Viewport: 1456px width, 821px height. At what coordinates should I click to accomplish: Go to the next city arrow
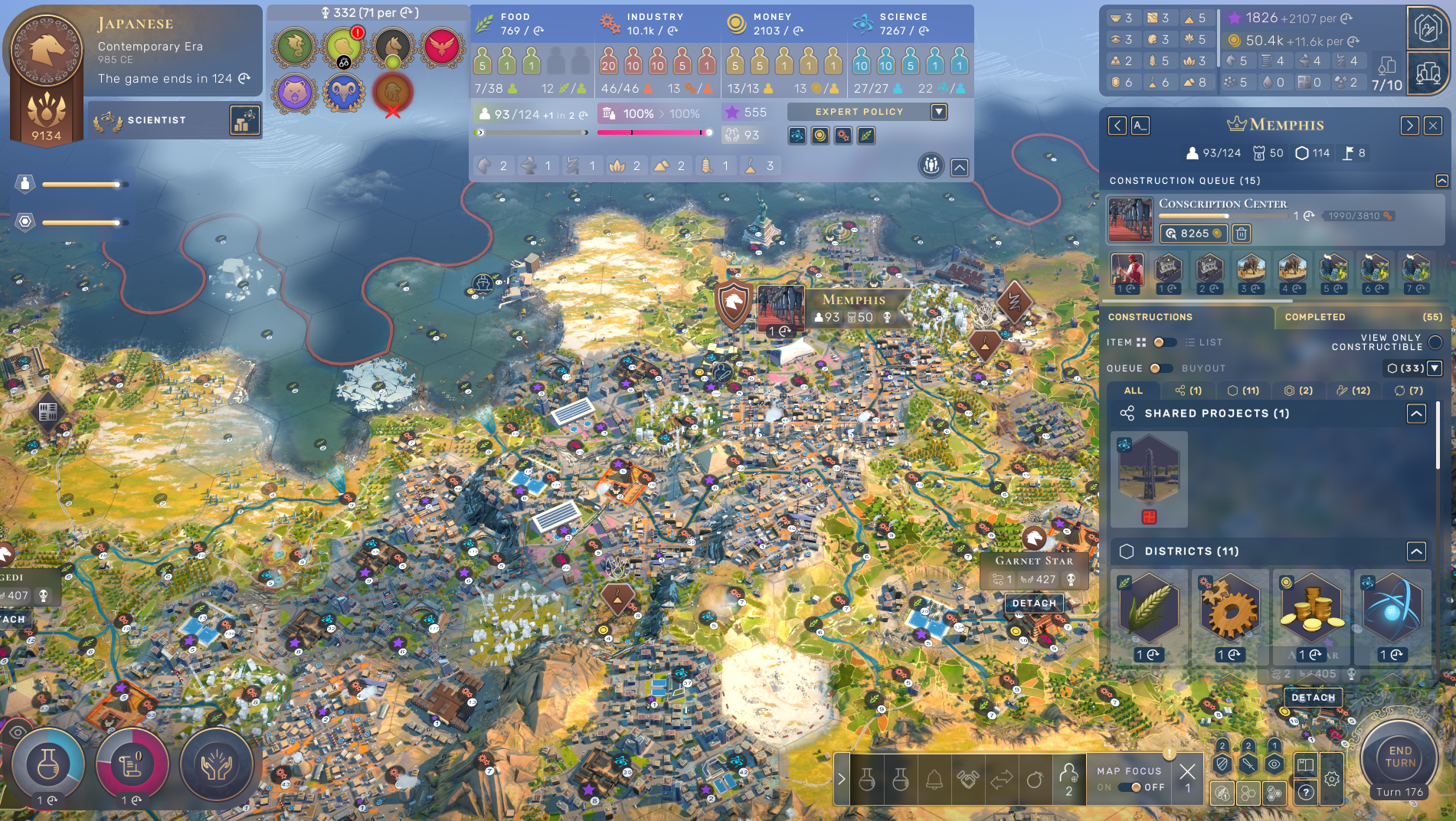pyautogui.click(x=1409, y=126)
